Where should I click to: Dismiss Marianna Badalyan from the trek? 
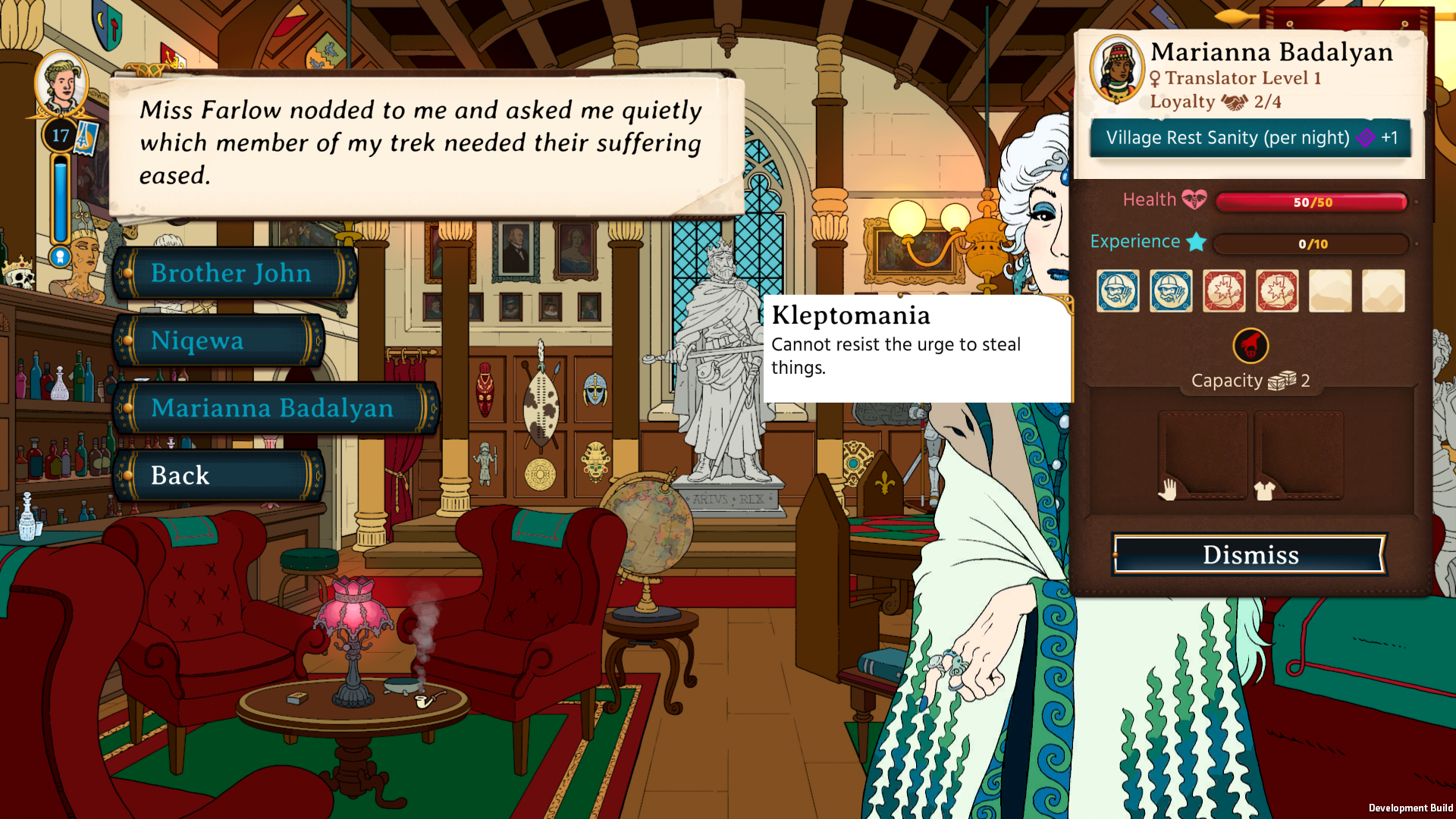coord(1250,554)
